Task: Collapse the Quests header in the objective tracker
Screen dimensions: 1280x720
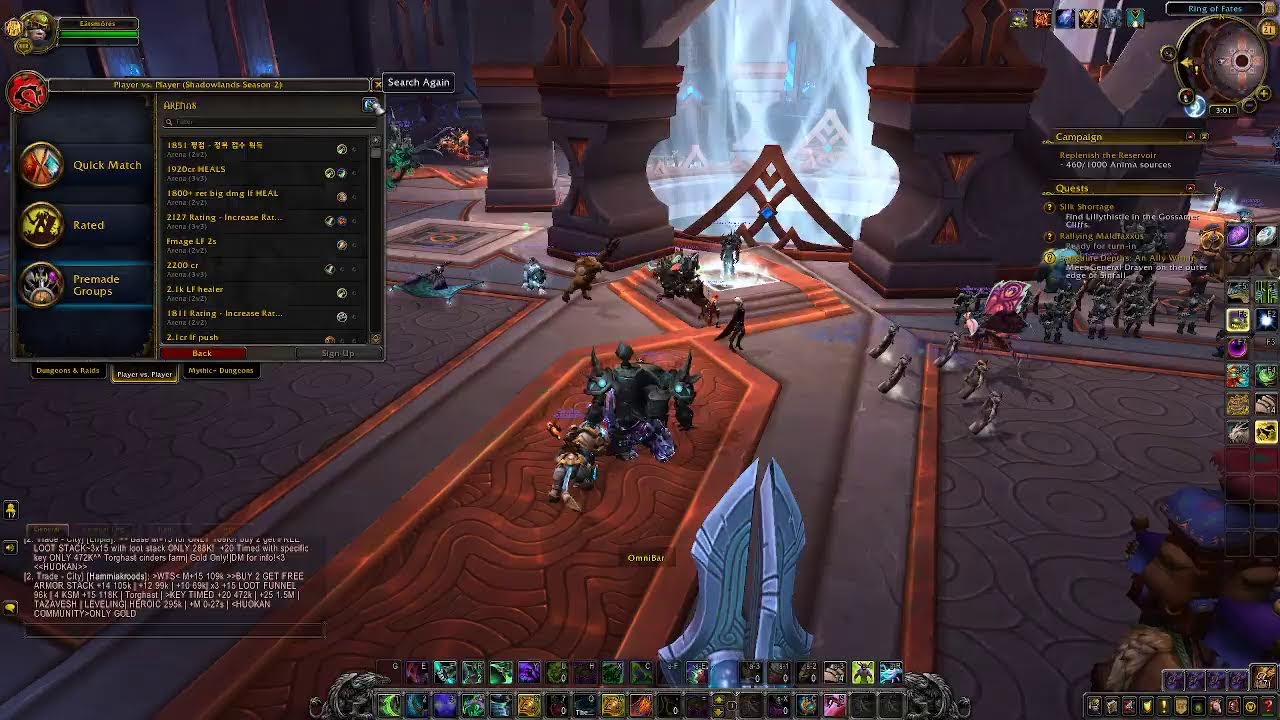Action: [x=1190, y=188]
